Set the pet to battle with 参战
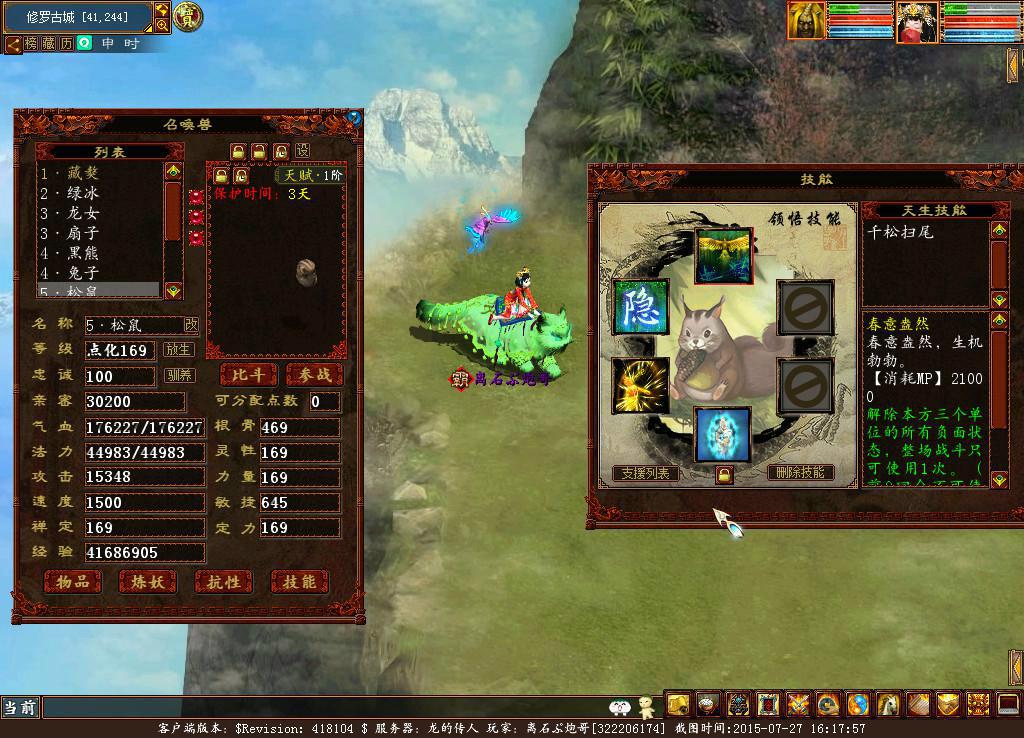Viewport: 1024px width, 738px height. click(314, 375)
